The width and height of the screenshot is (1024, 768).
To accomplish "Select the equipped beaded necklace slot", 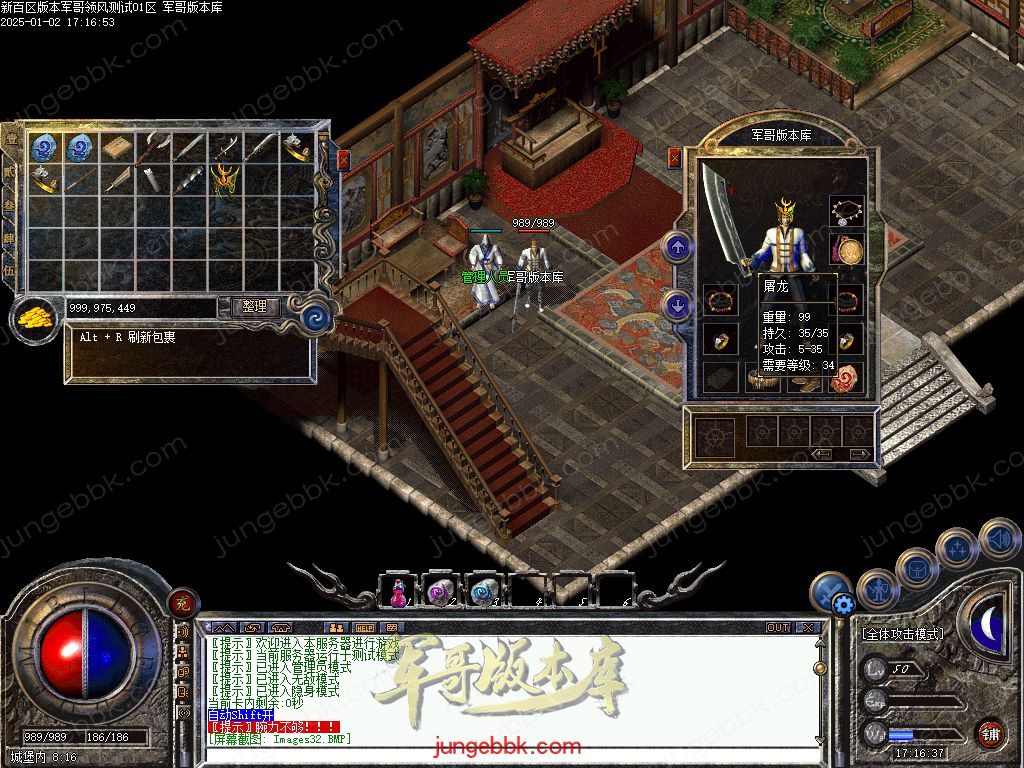I will click(x=846, y=211).
